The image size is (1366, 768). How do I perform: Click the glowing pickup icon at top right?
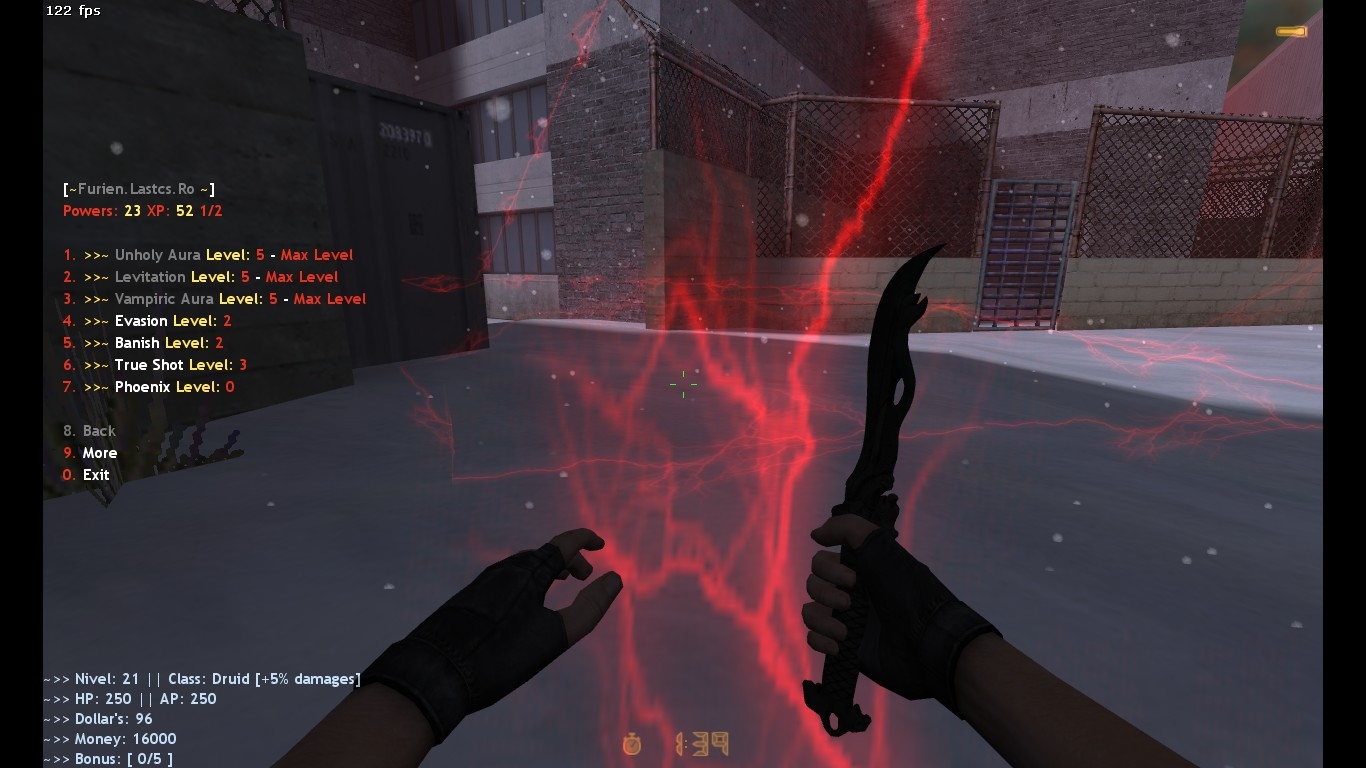[1290, 31]
